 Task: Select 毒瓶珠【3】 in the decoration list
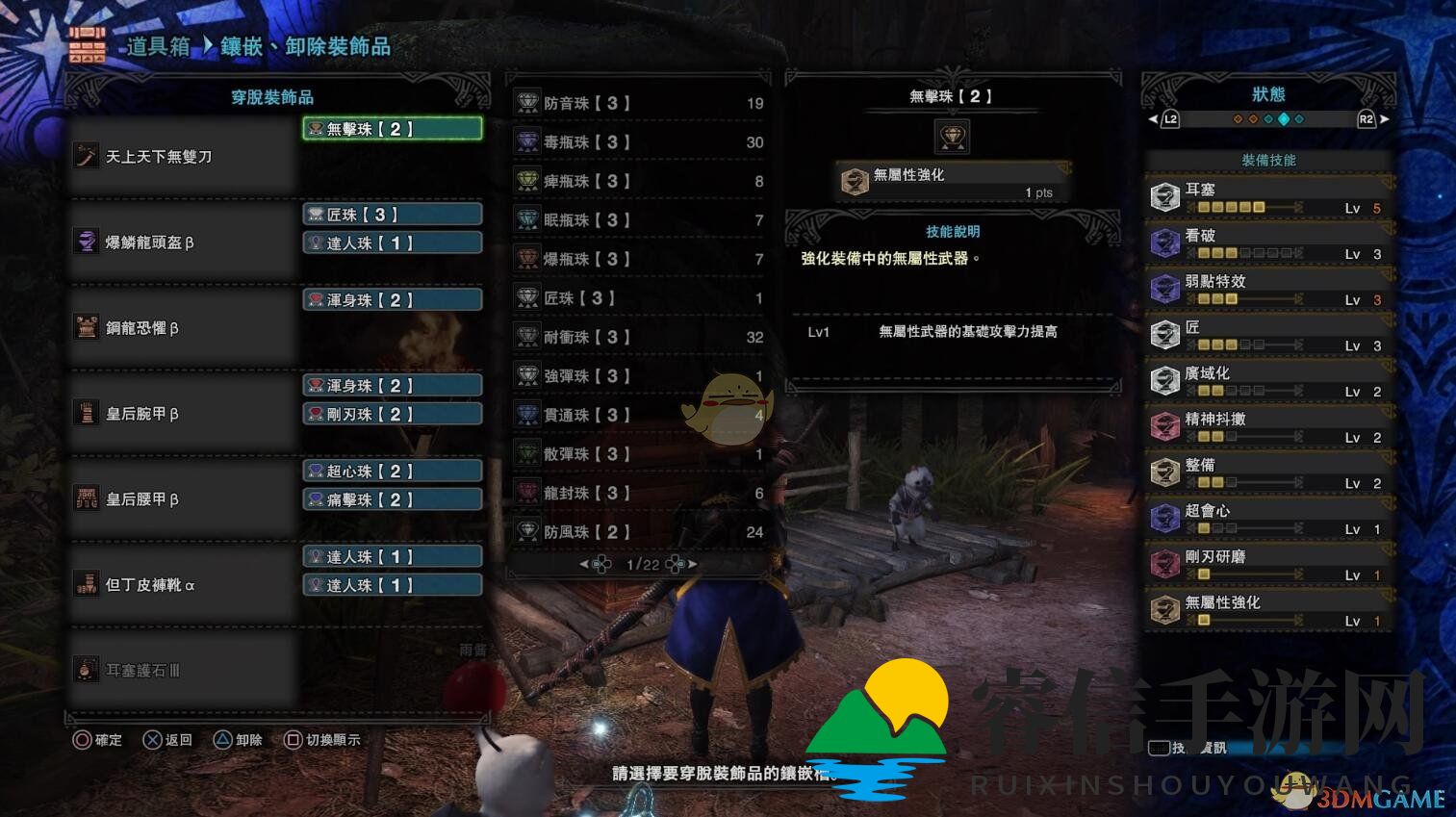pyautogui.click(x=638, y=142)
